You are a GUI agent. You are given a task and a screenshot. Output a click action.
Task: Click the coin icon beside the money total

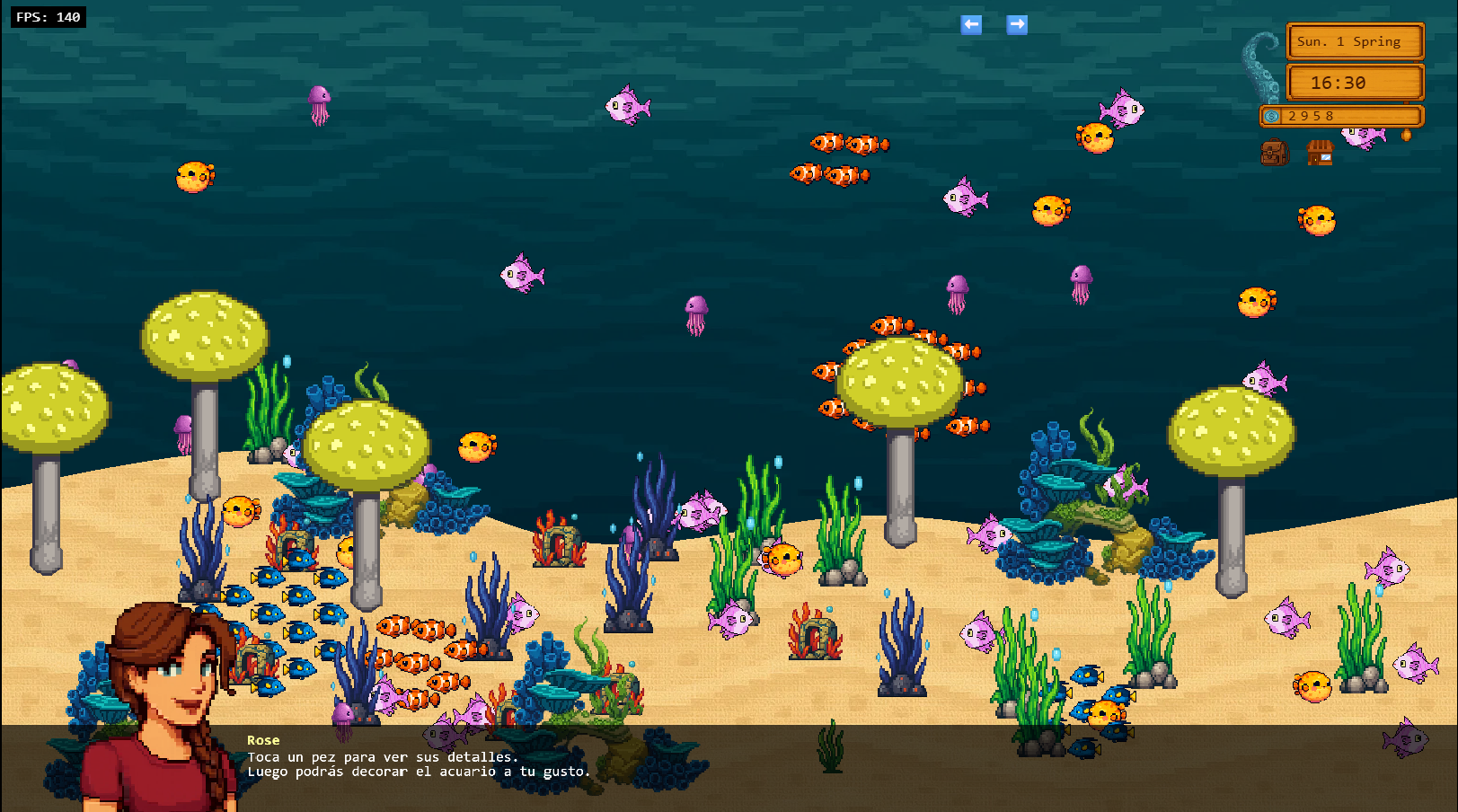click(x=1271, y=116)
